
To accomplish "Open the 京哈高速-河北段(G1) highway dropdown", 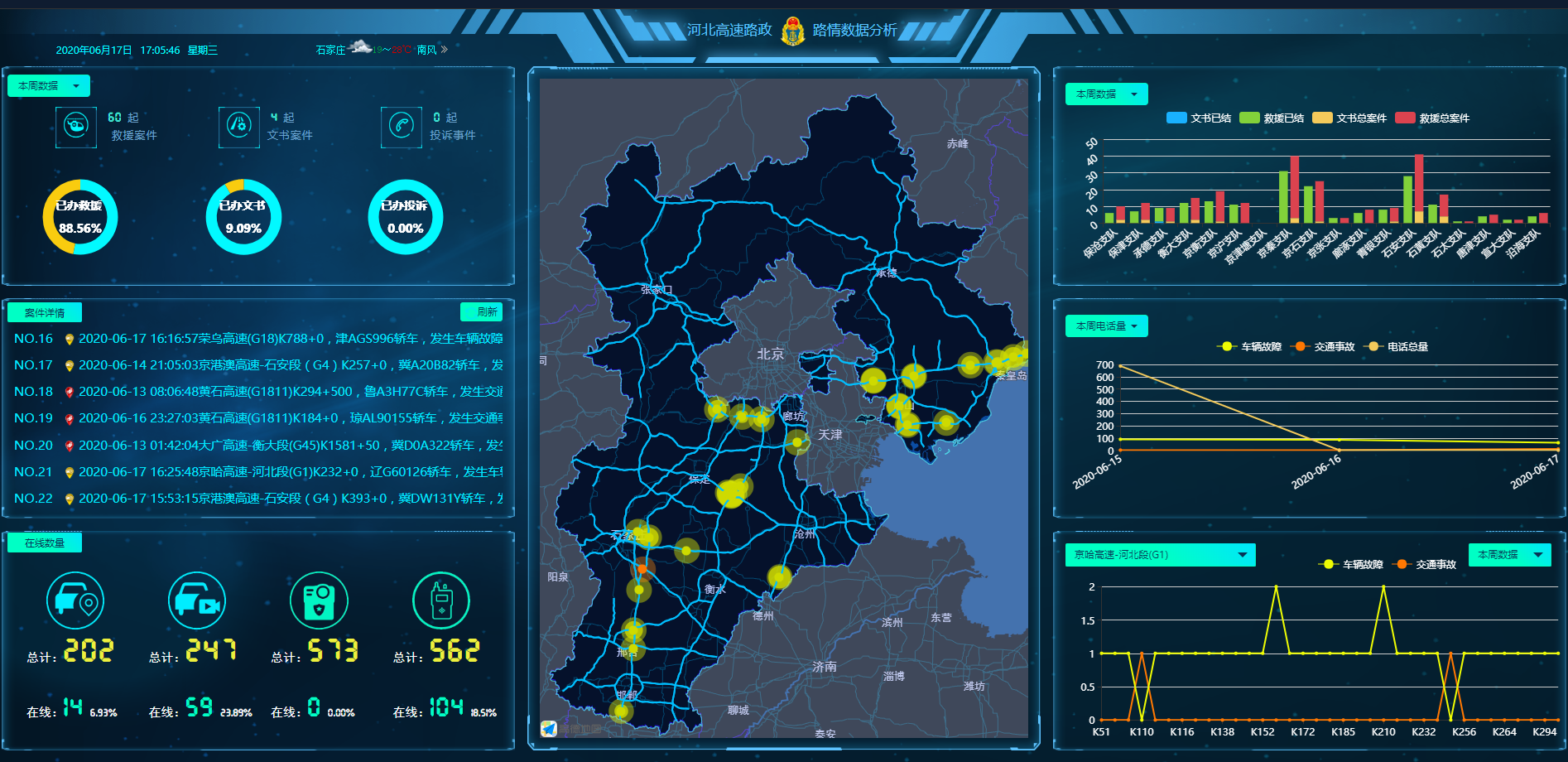I will [x=1160, y=555].
